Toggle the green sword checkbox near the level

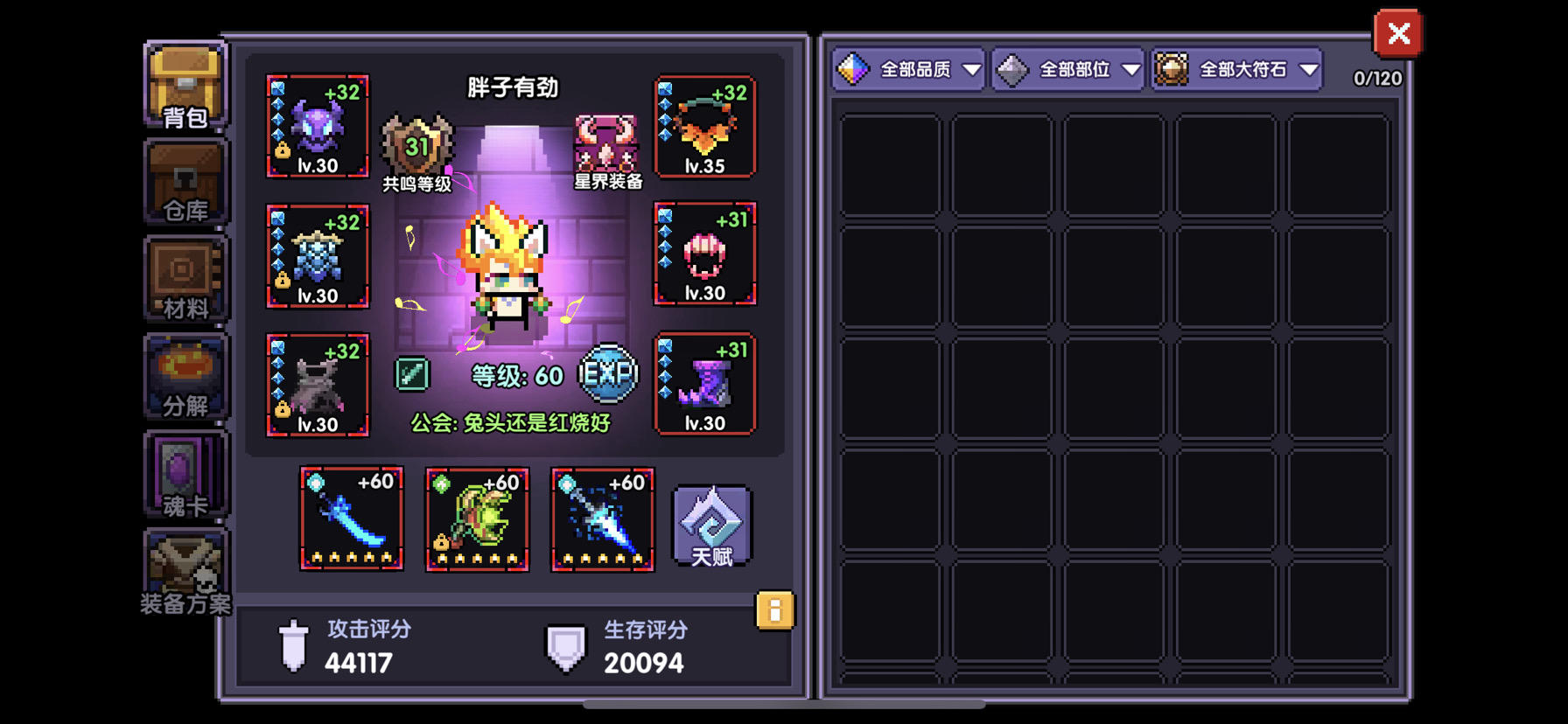pos(414,372)
